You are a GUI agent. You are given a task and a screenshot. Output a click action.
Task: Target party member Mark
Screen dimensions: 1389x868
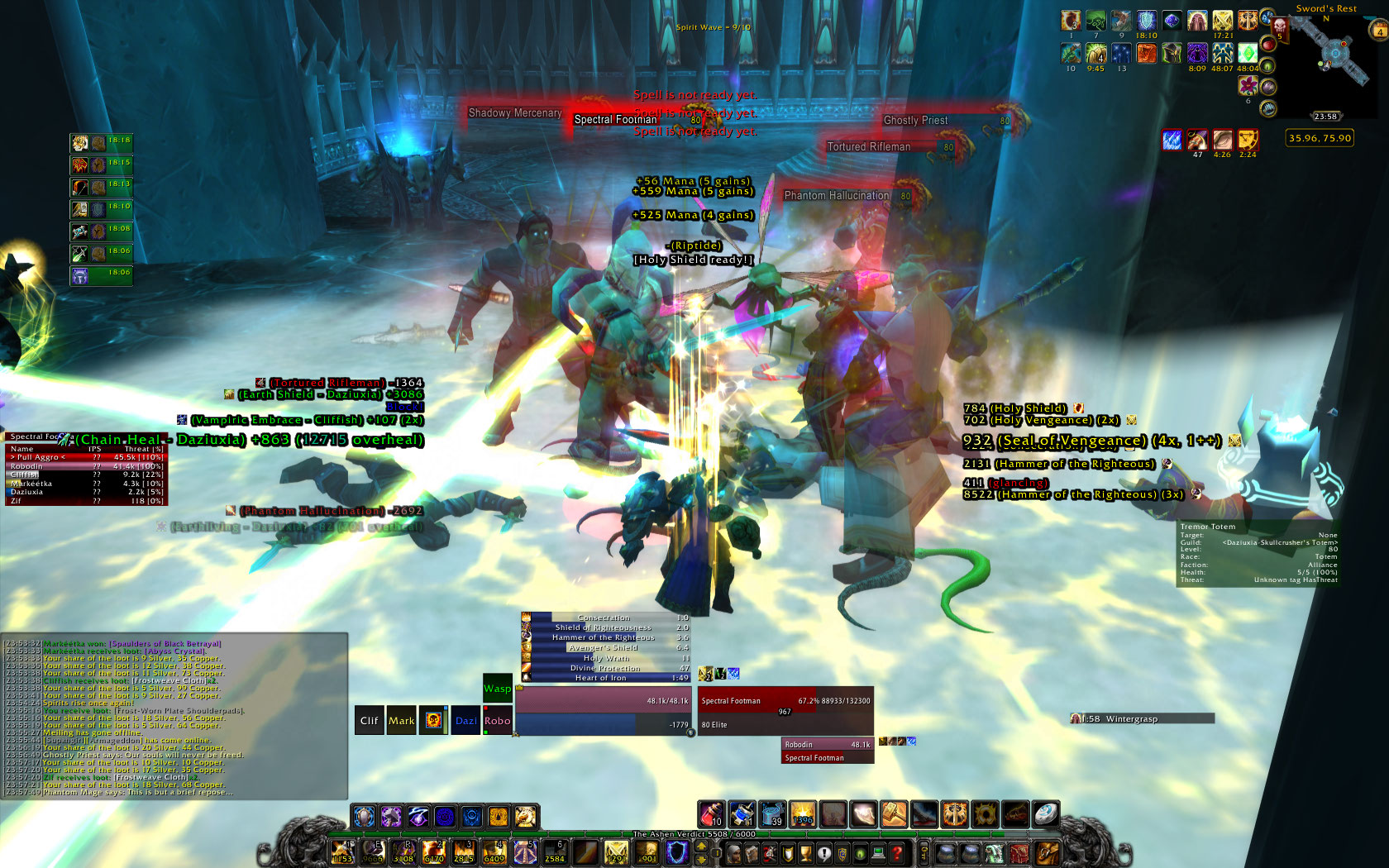tap(401, 721)
